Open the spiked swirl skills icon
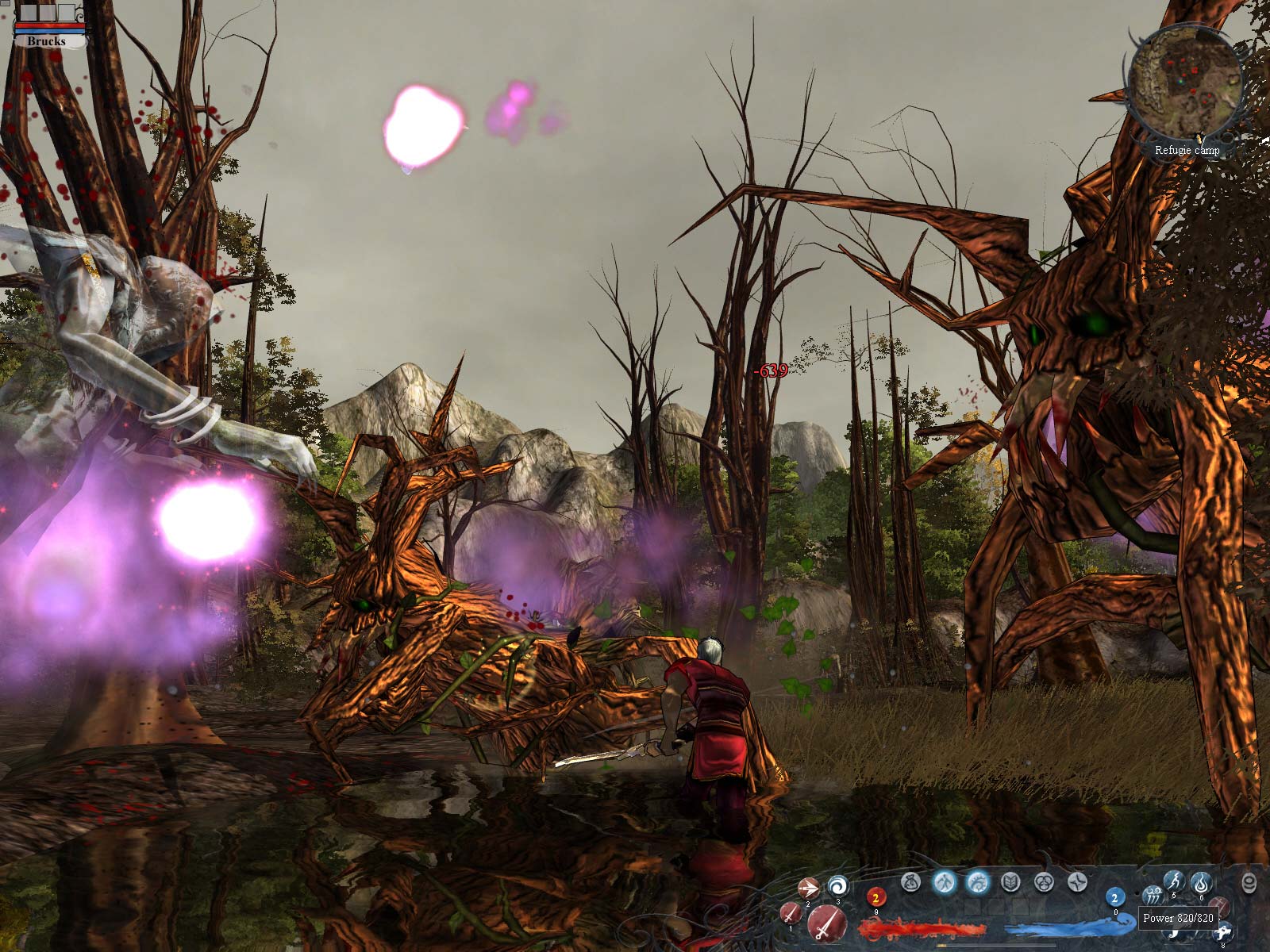 click(977, 881)
